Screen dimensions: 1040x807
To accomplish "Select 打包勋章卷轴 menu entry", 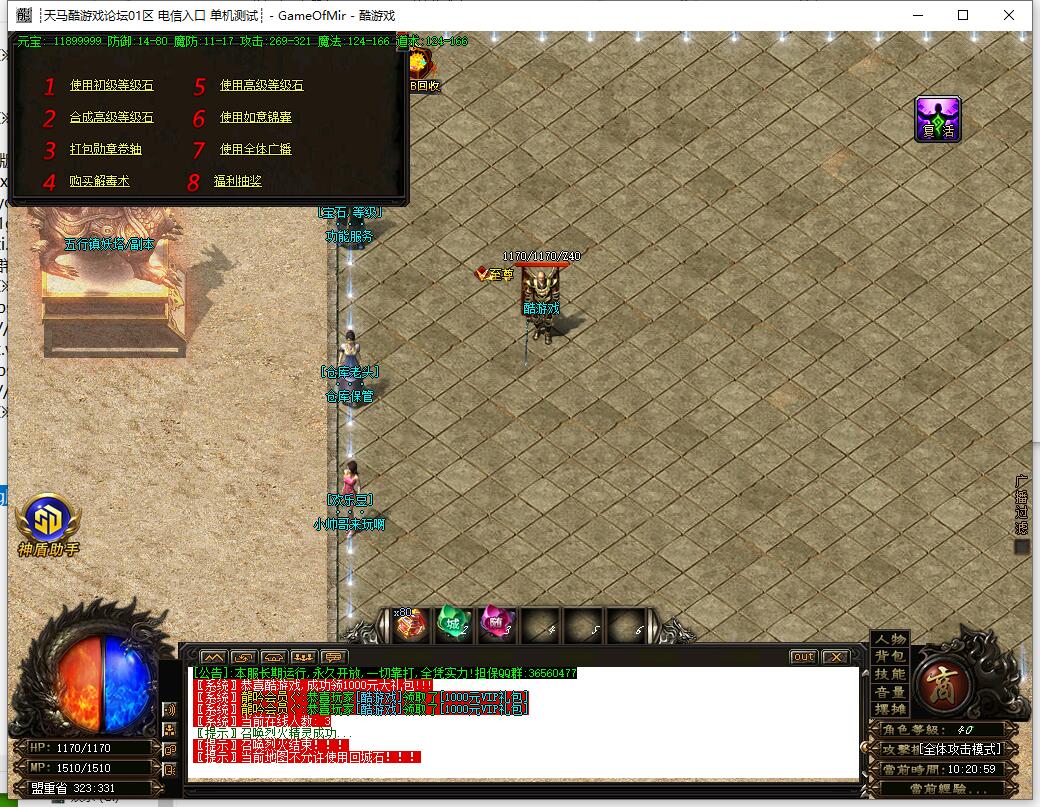I will tap(105, 150).
